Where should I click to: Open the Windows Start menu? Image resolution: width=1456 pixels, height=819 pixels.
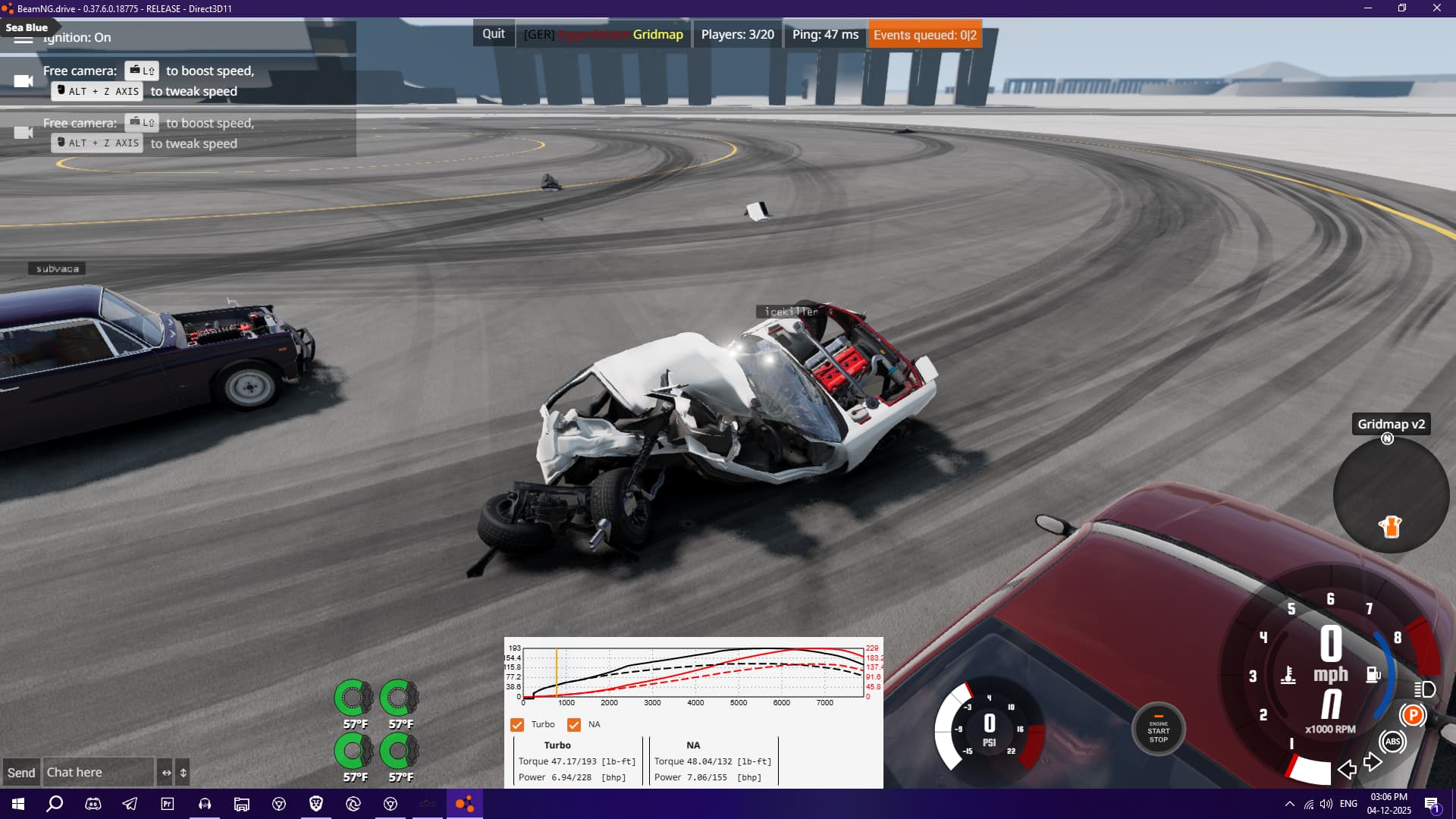click(18, 804)
